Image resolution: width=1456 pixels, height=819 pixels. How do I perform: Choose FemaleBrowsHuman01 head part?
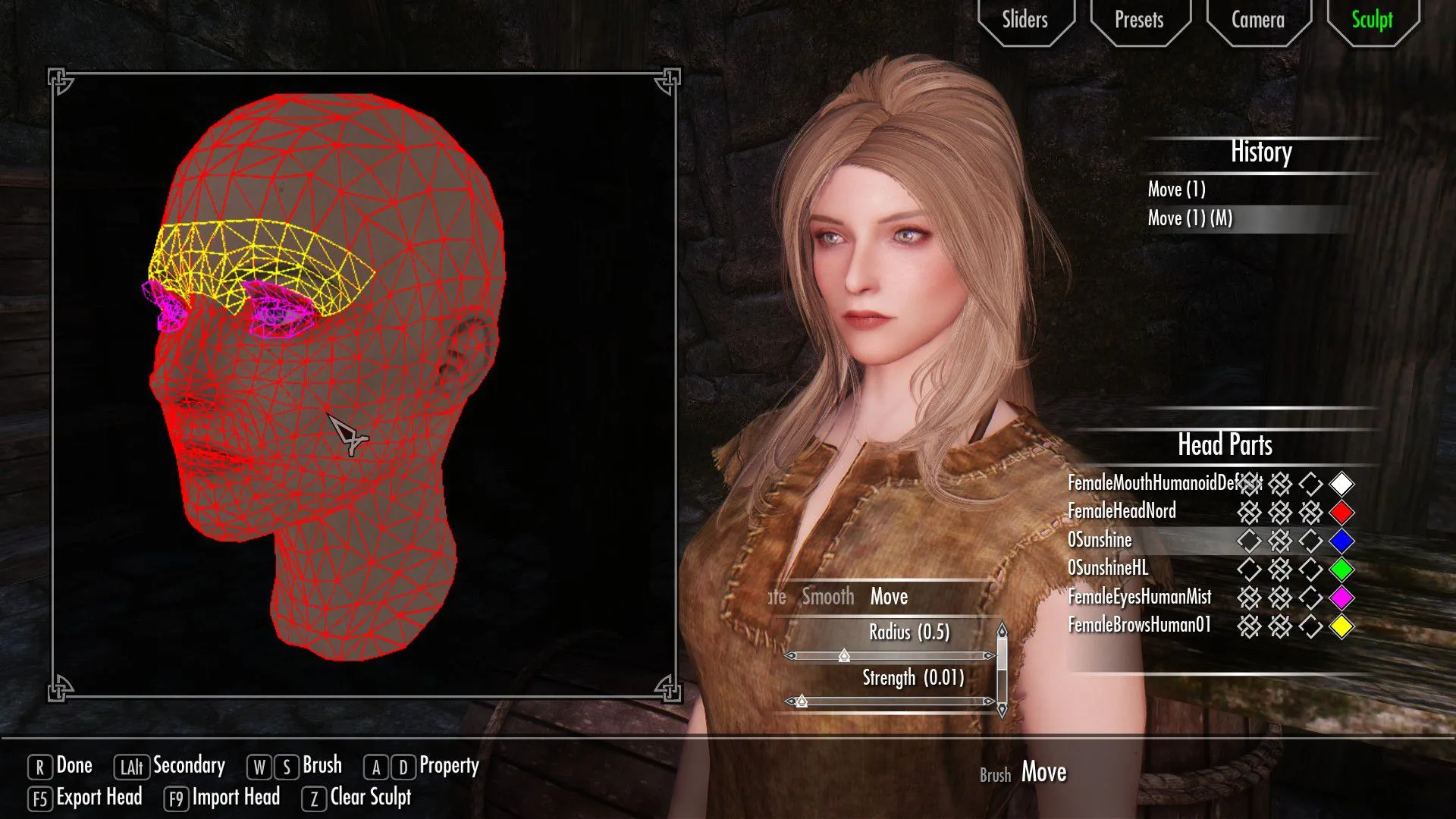tap(1139, 626)
